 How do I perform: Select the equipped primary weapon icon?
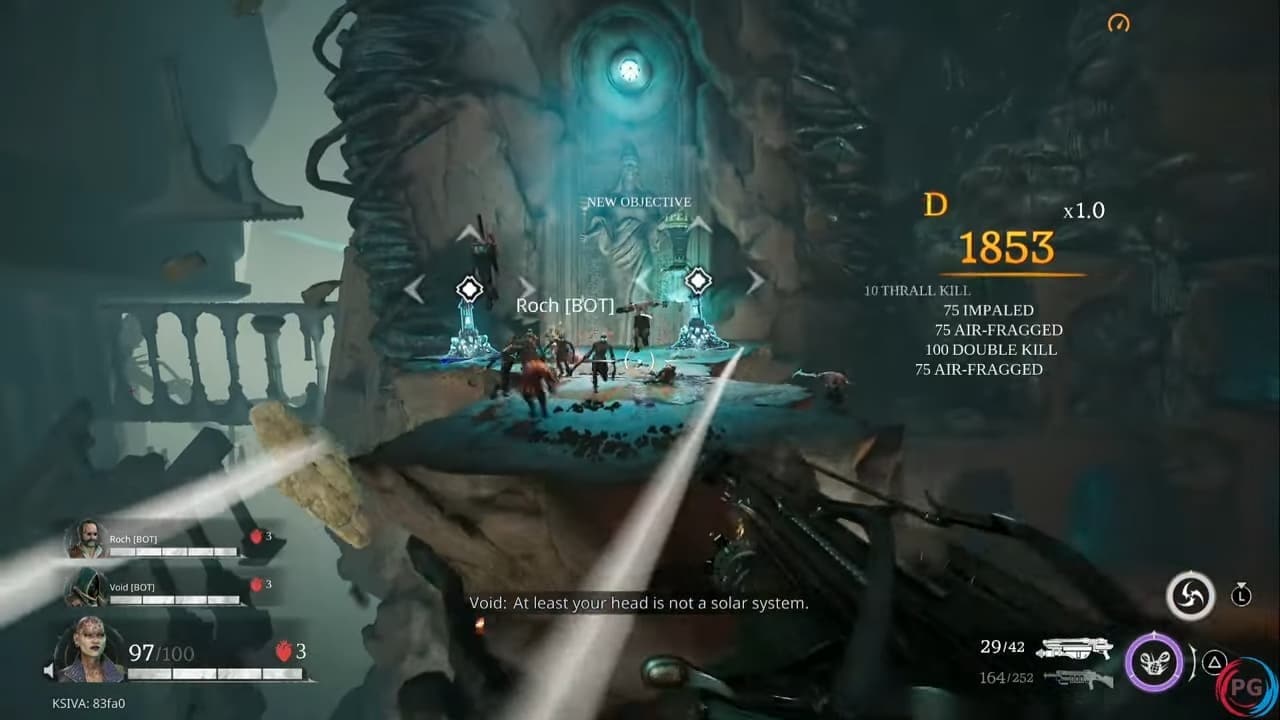pos(1073,648)
